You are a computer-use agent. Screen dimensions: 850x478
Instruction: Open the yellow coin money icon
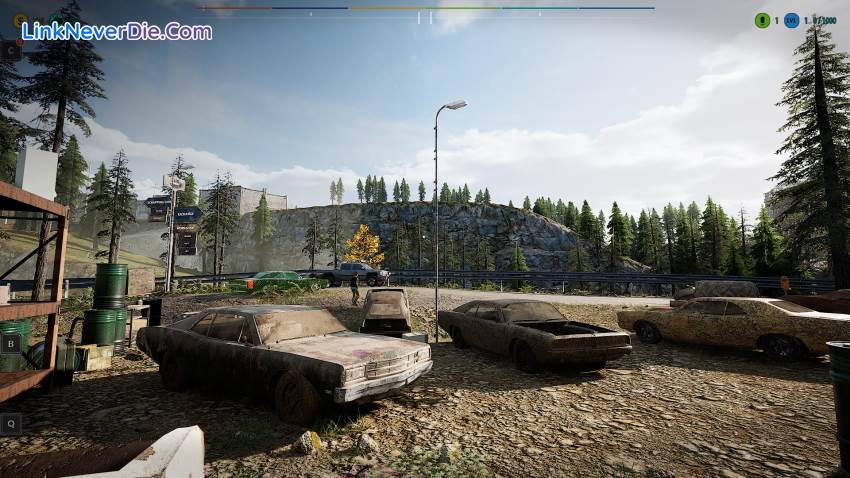[x=20, y=19]
